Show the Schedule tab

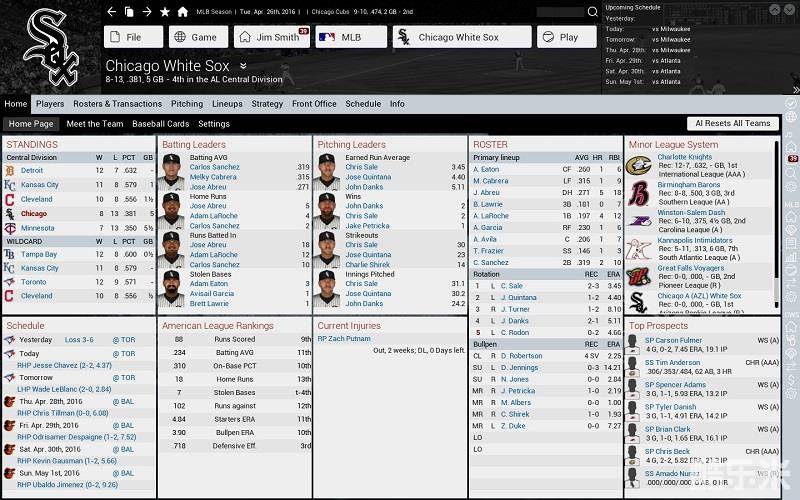(x=363, y=104)
